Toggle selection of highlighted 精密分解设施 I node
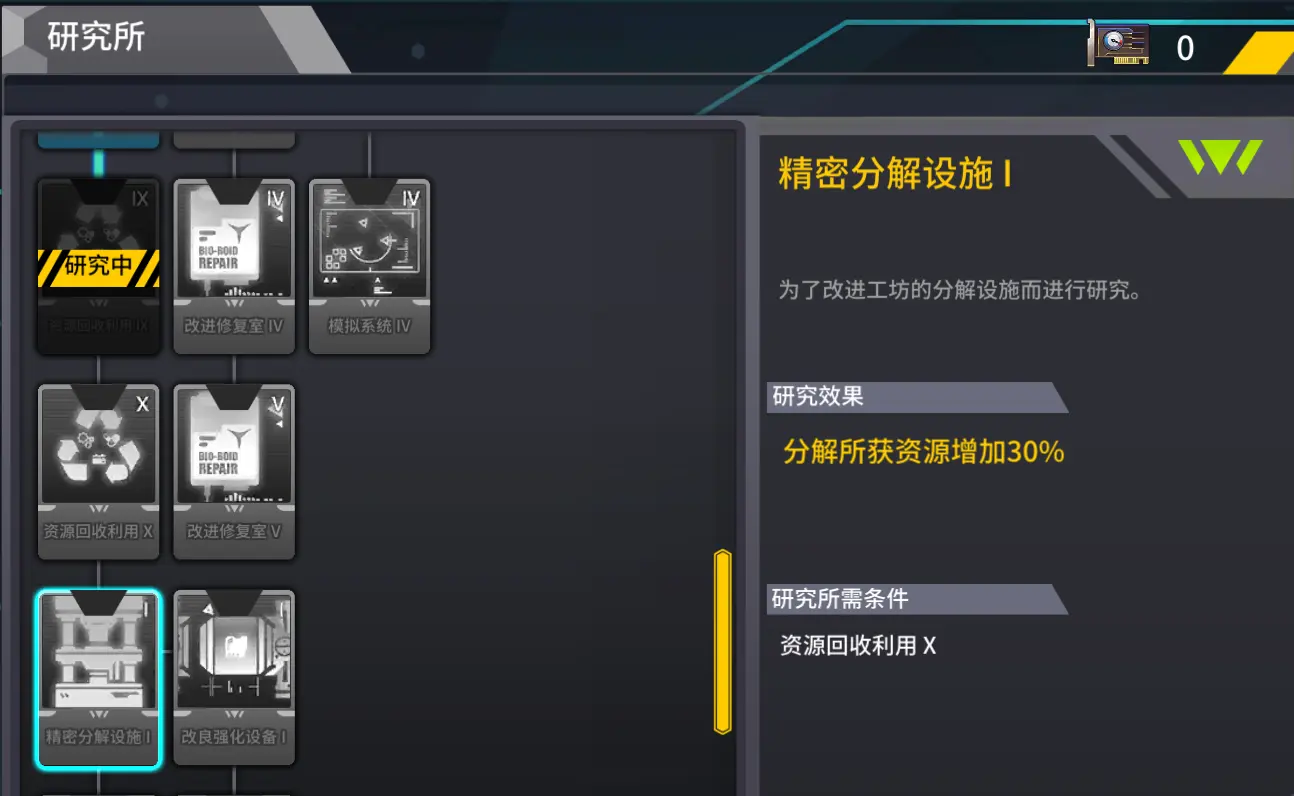Image resolution: width=1294 pixels, height=796 pixels. (97, 675)
